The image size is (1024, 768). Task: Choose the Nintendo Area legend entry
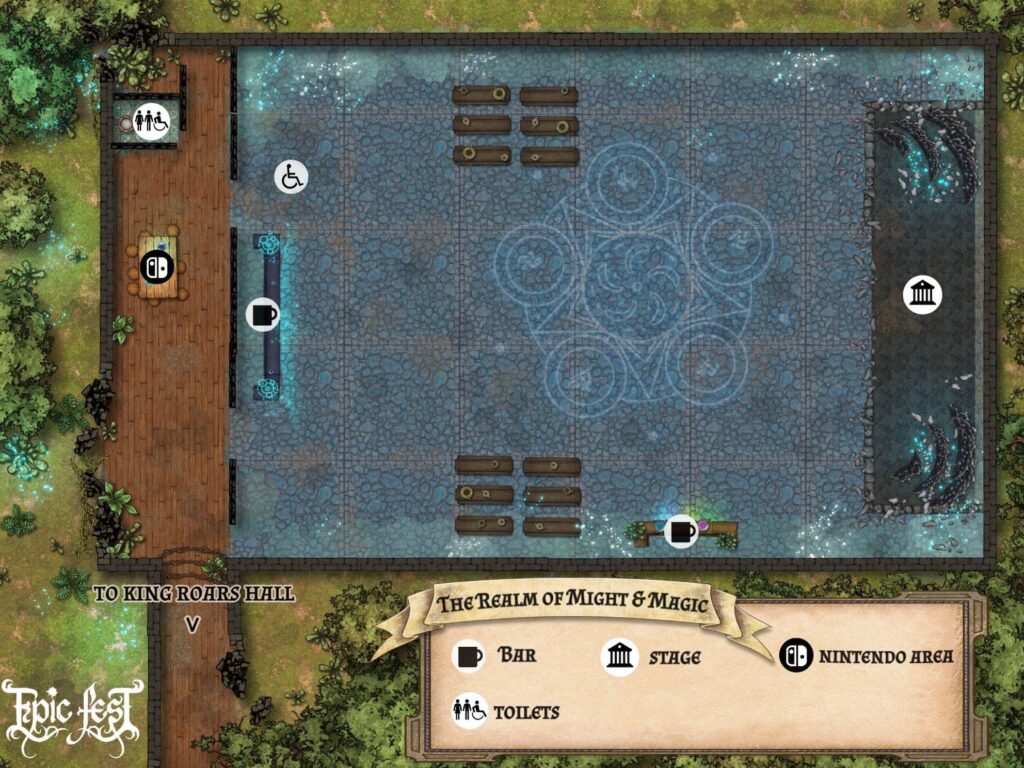click(866, 656)
